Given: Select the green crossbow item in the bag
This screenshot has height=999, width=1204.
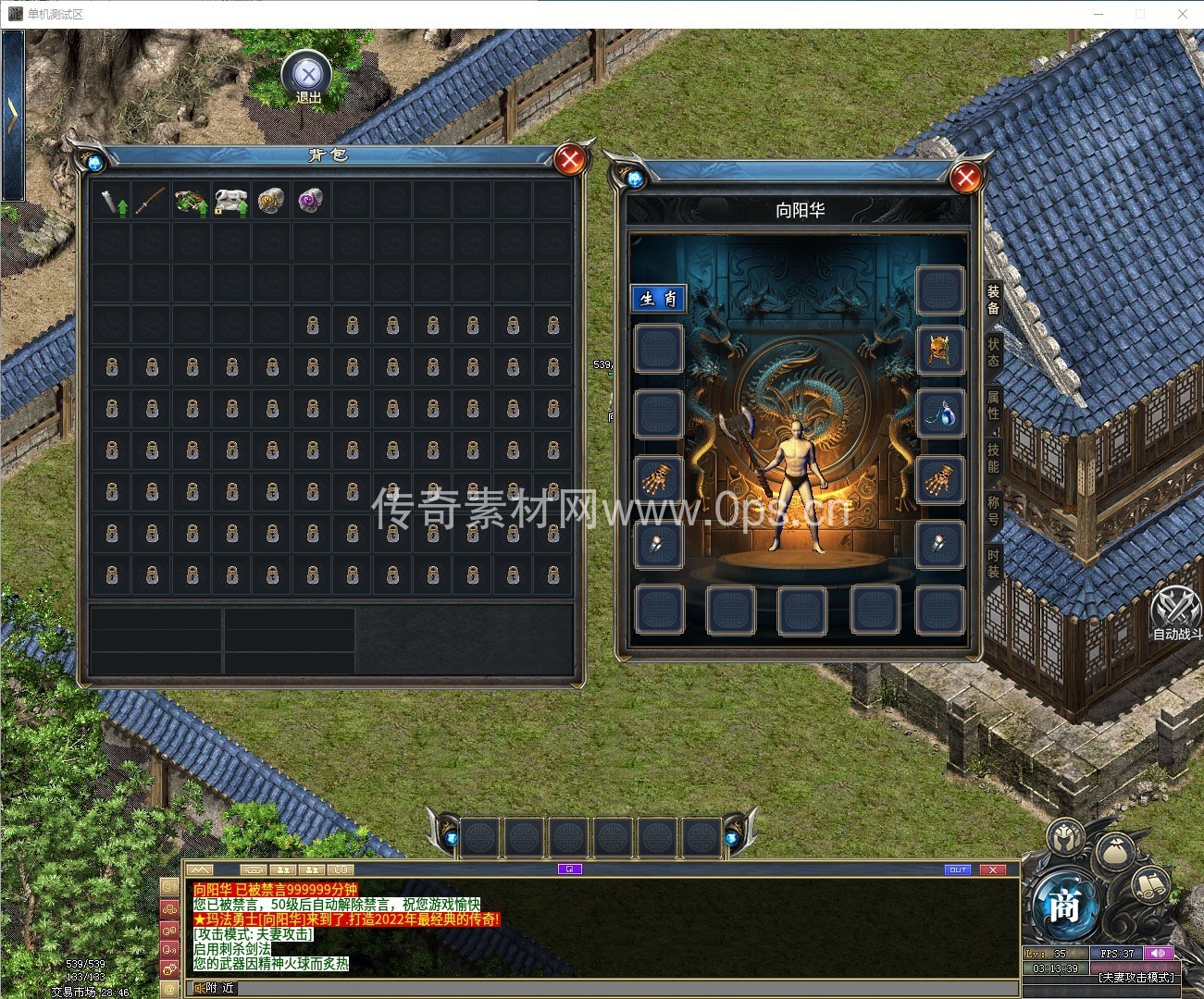Looking at the screenshot, I should (191, 200).
